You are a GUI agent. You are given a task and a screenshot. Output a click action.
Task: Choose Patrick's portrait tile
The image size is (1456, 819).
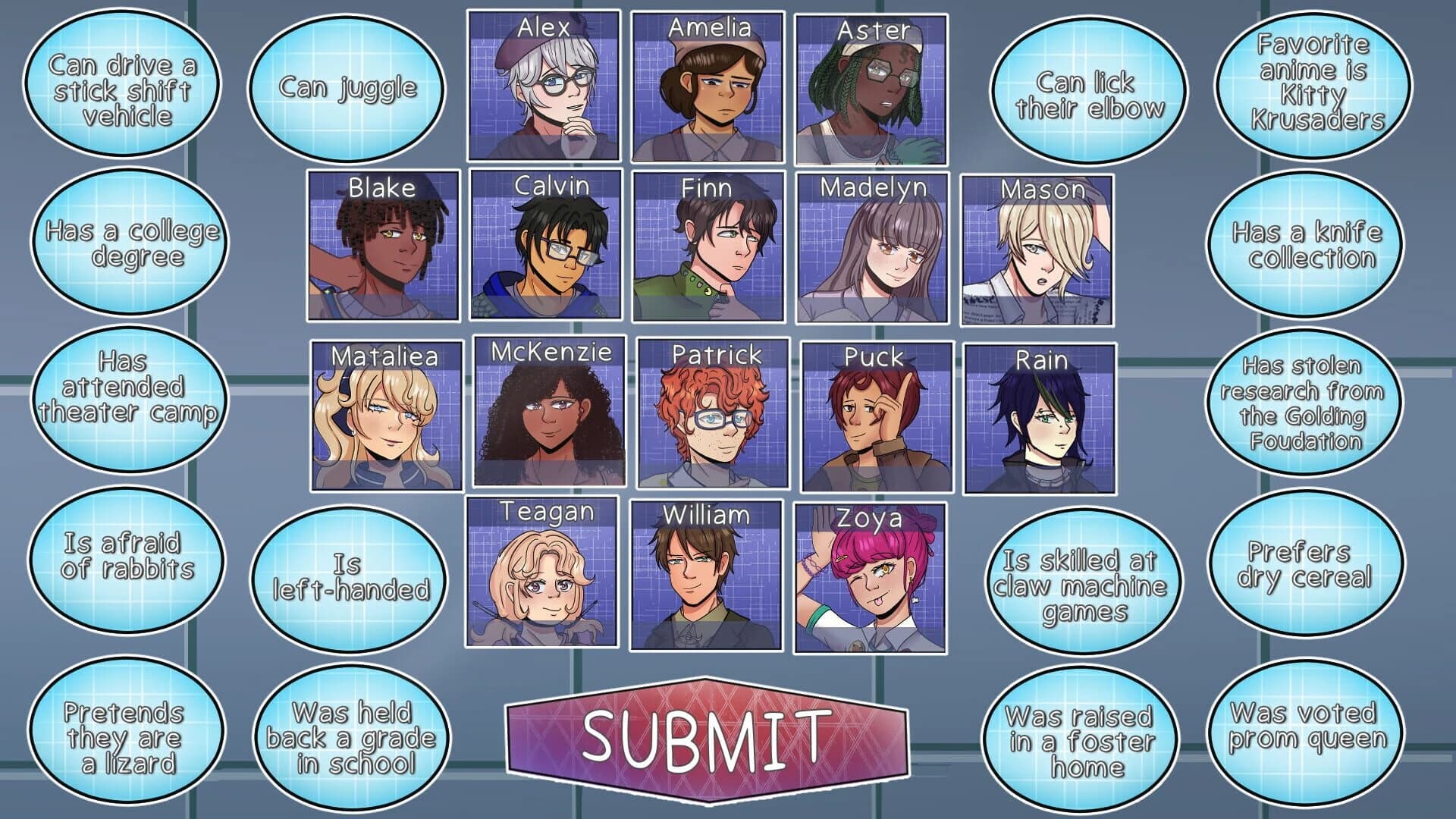tap(713, 414)
